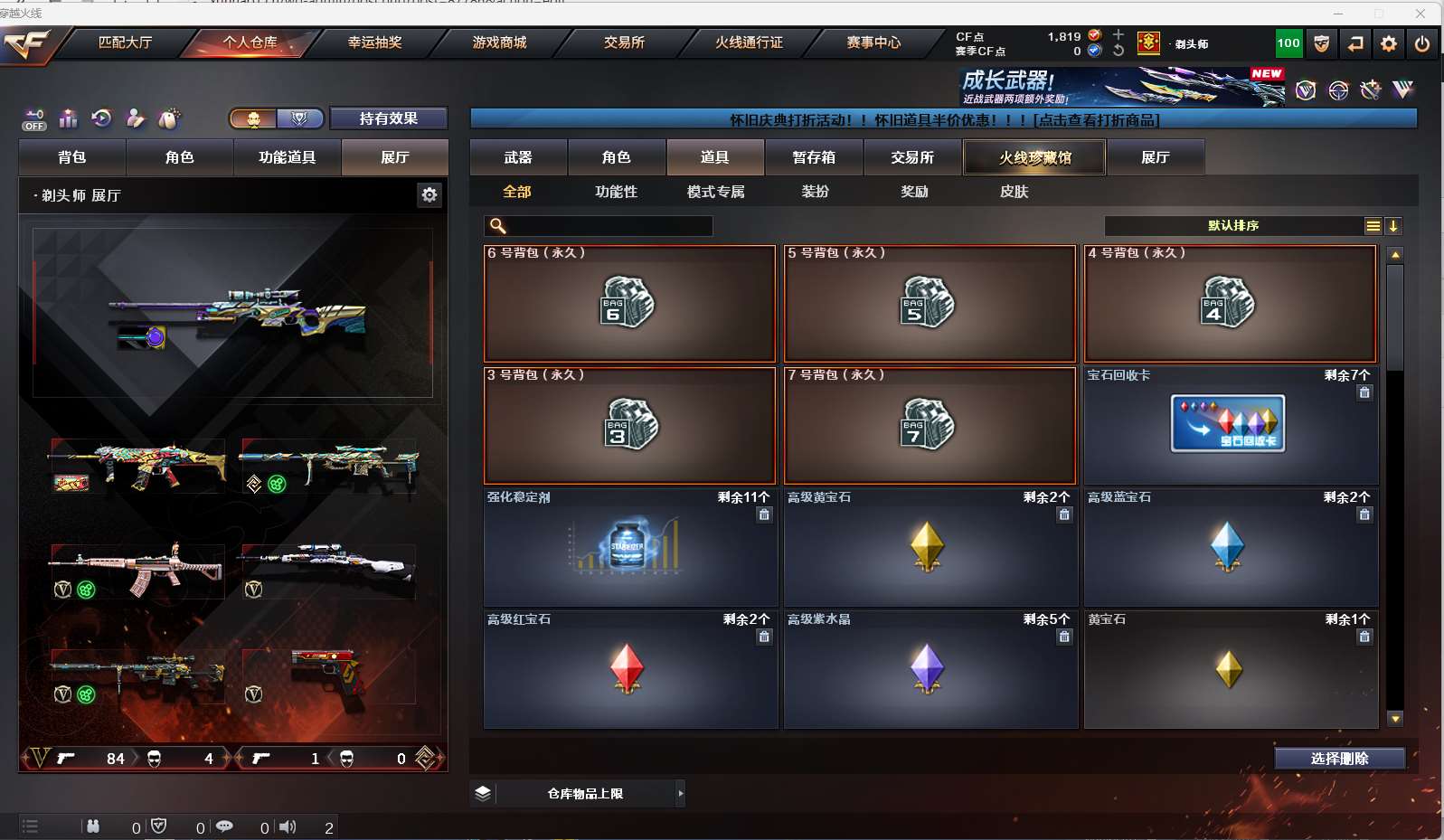Select the 火线珍藏馆 tab

tap(1034, 157)
